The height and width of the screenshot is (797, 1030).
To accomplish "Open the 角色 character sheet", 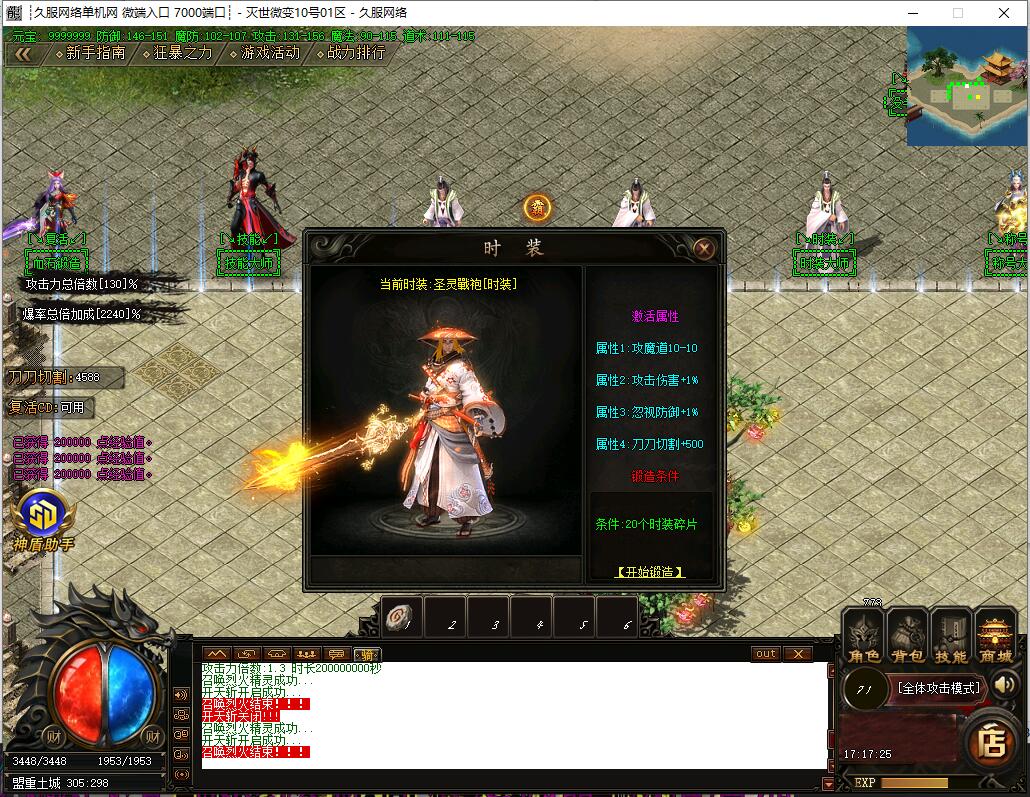I will 864,638.
